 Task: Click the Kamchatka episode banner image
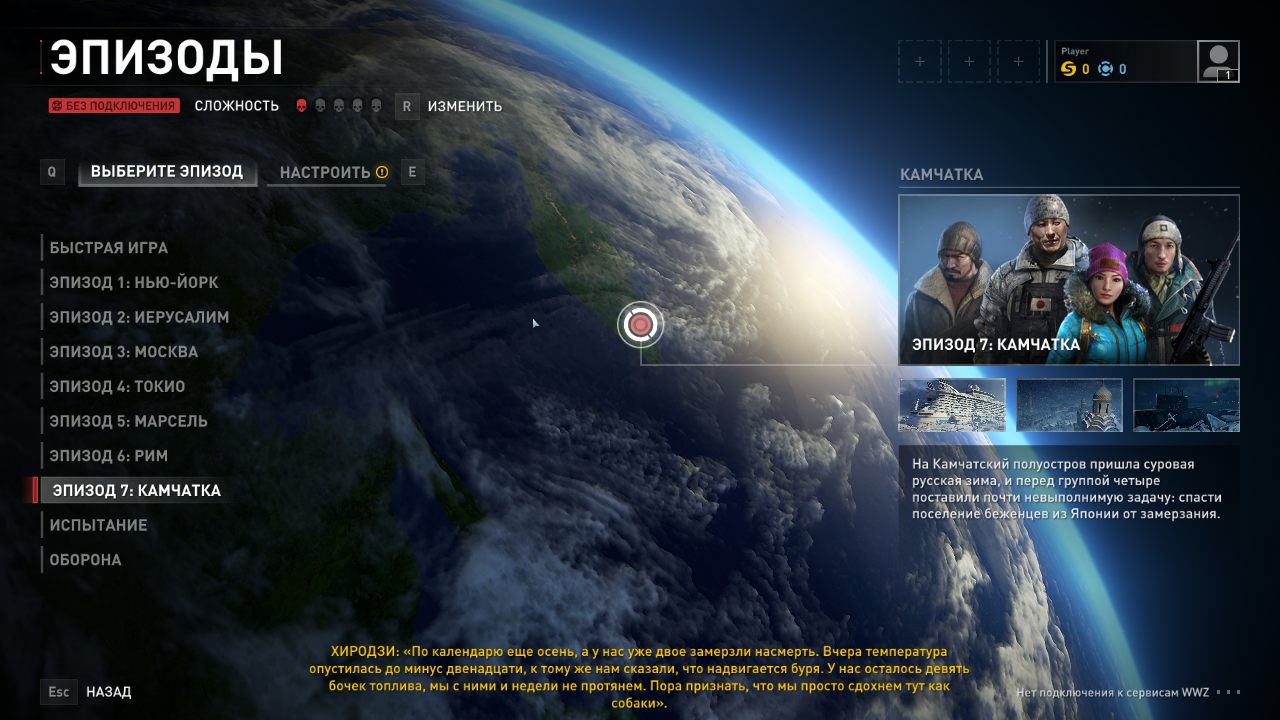point(1068,280)
